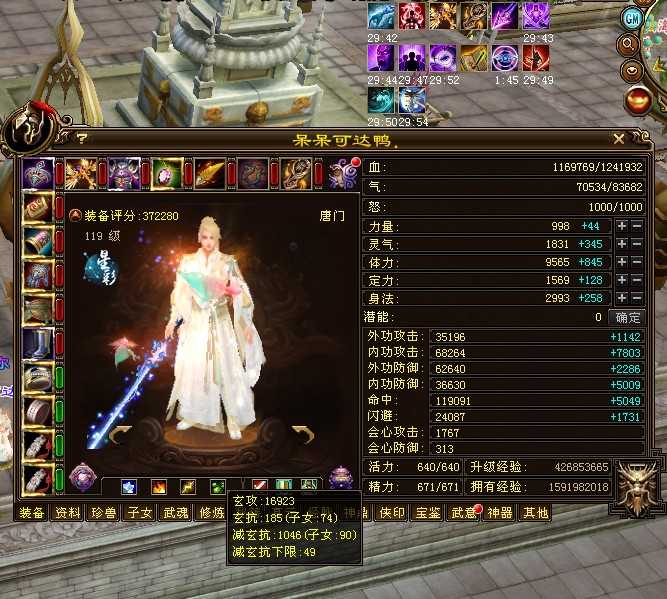Close the character info window
The height and width of the screenshot is (599, 667).
[619, 139]
